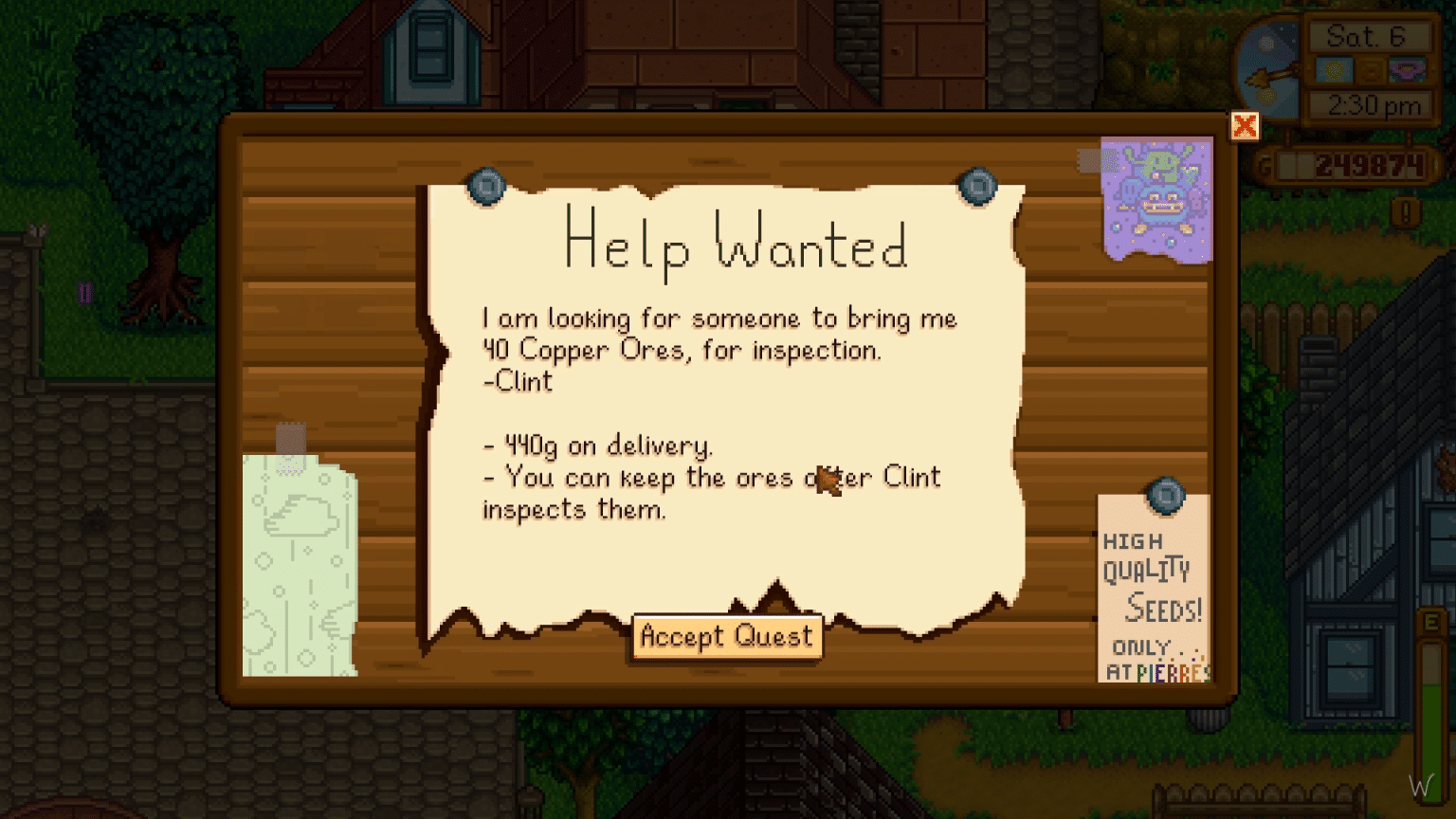Click the top-right thumbtack on the Help Wanted note

[979, 187]
